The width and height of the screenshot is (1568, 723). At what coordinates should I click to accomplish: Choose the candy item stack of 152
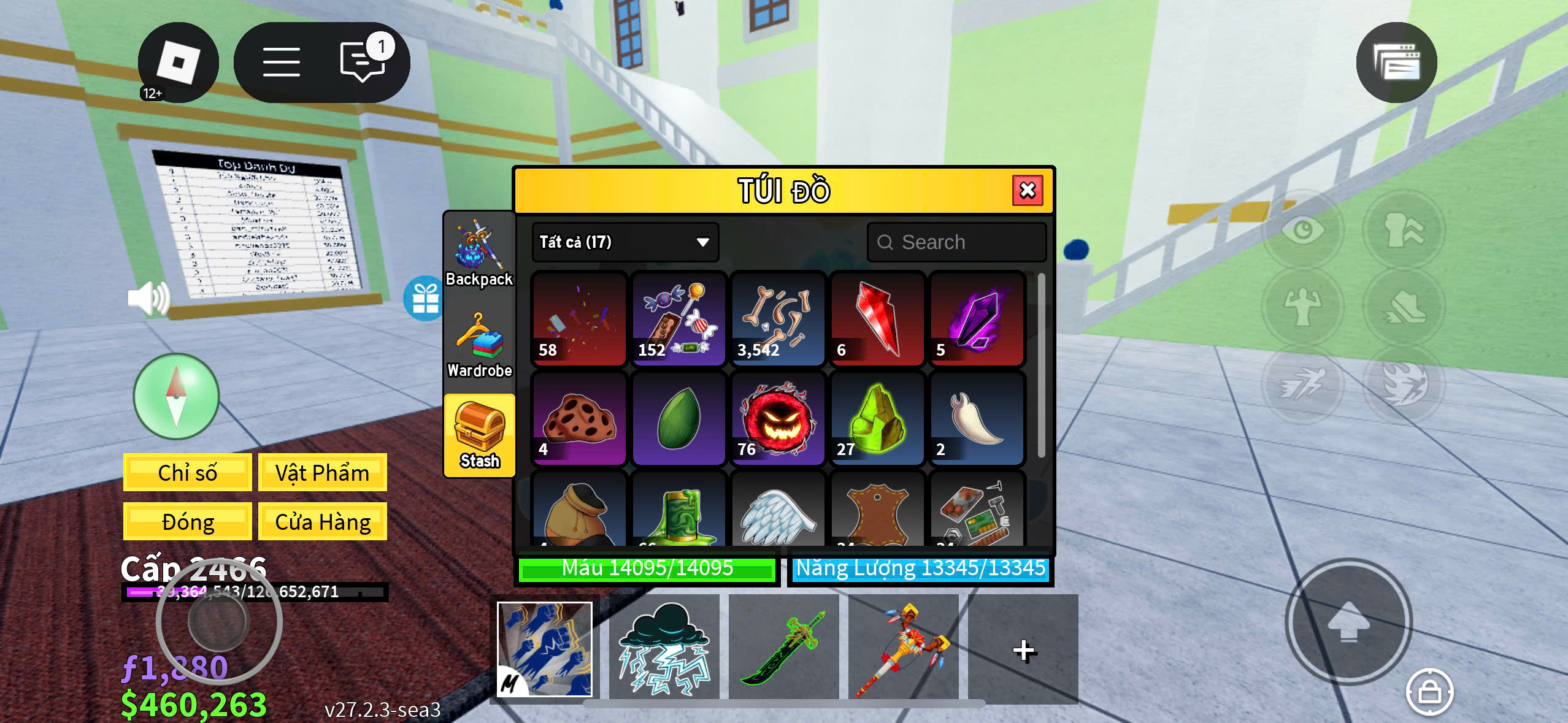point(678,319)
